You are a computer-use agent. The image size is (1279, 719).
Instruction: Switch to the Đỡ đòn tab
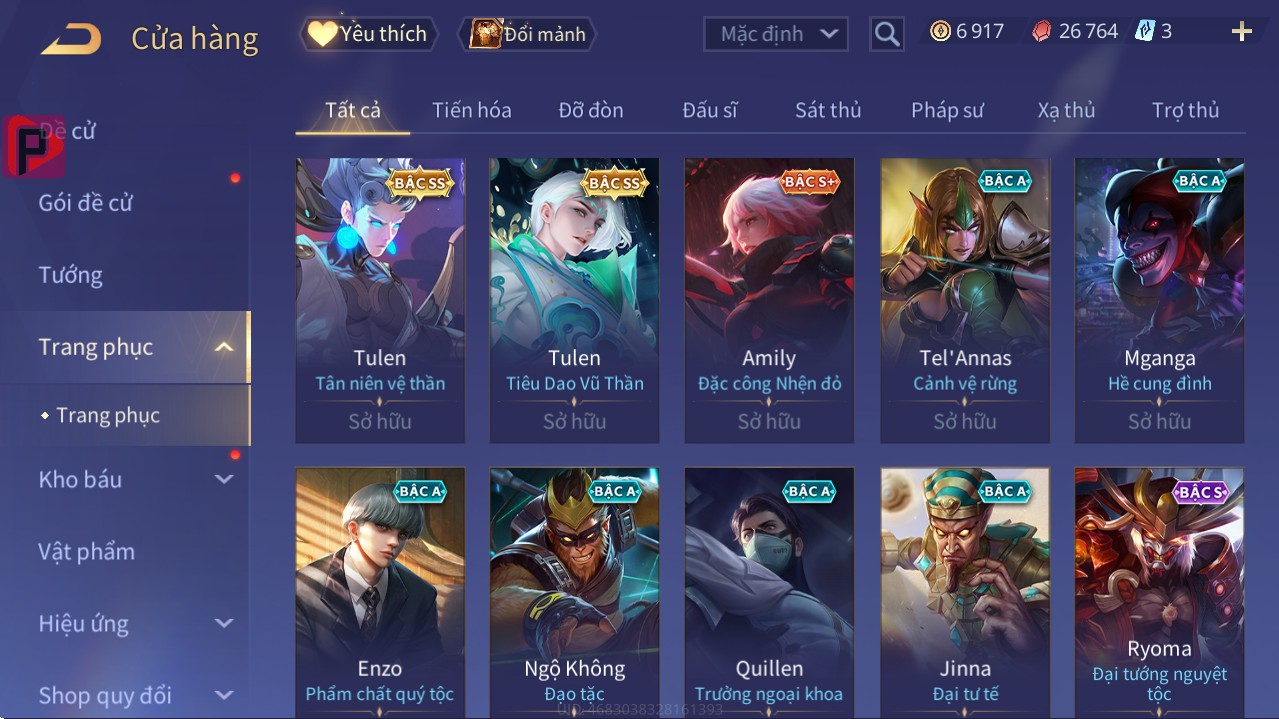click(x=590, y=110)
